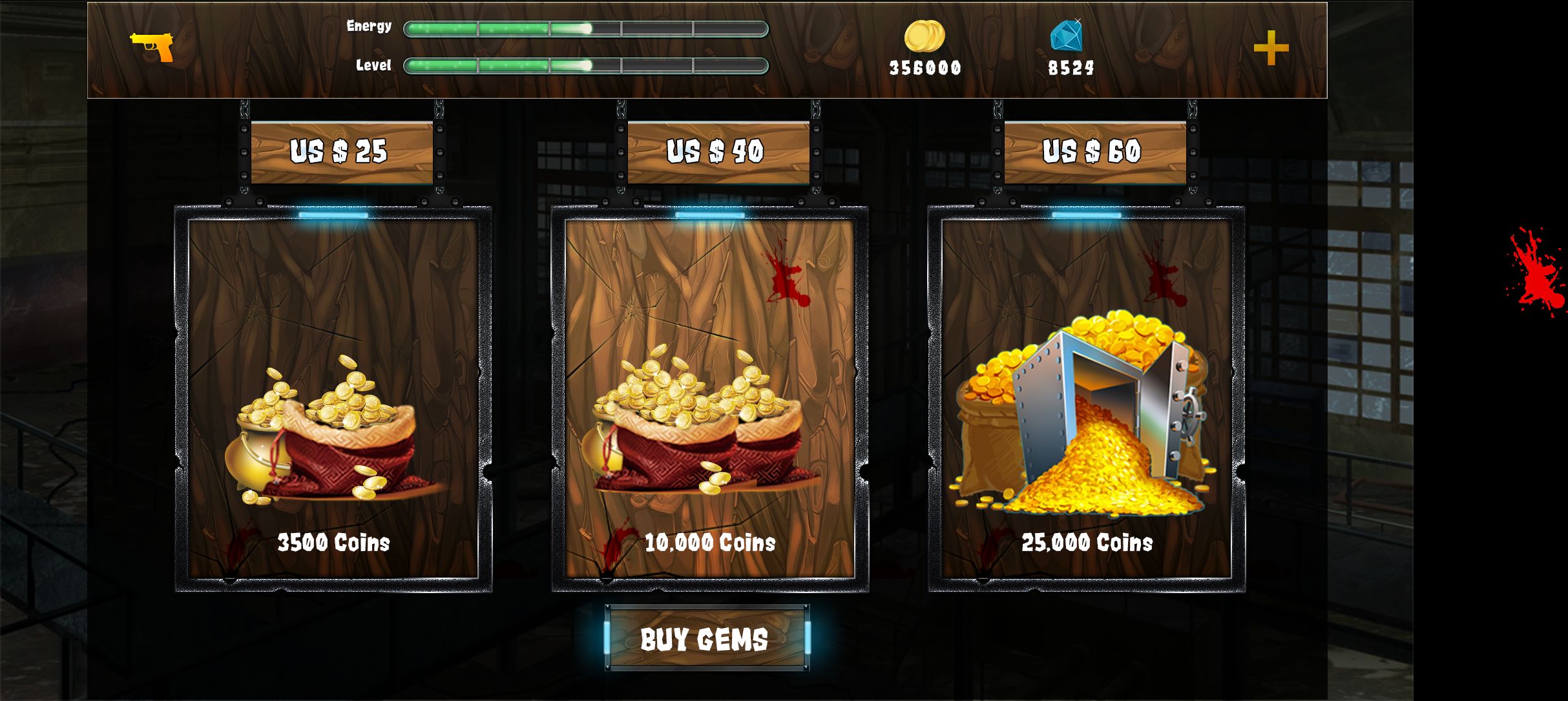
Task: Buy the US $ 25 offer
Action: click(x=341, y=152)
